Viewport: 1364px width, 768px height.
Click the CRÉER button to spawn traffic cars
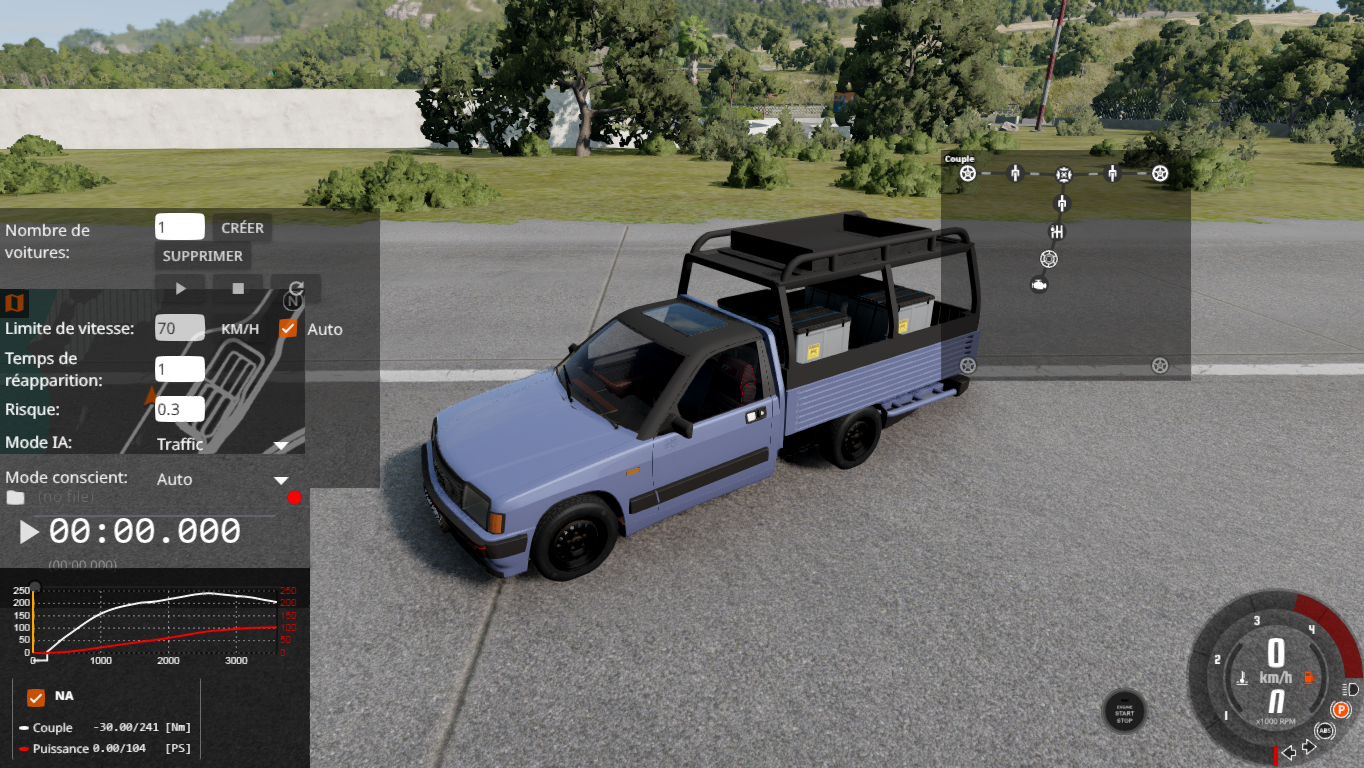tap(242, 228)
